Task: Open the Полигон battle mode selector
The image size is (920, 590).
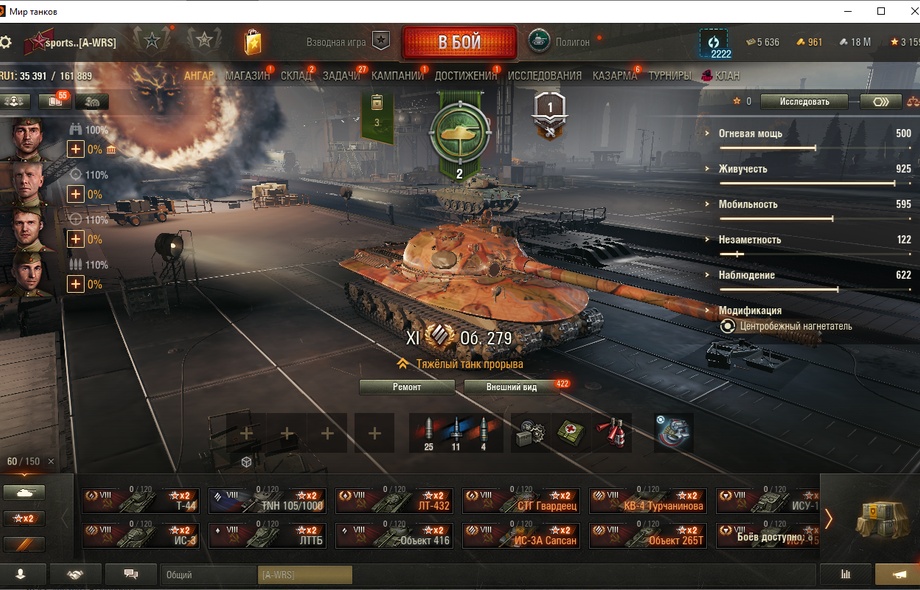Action: point(560,42)
